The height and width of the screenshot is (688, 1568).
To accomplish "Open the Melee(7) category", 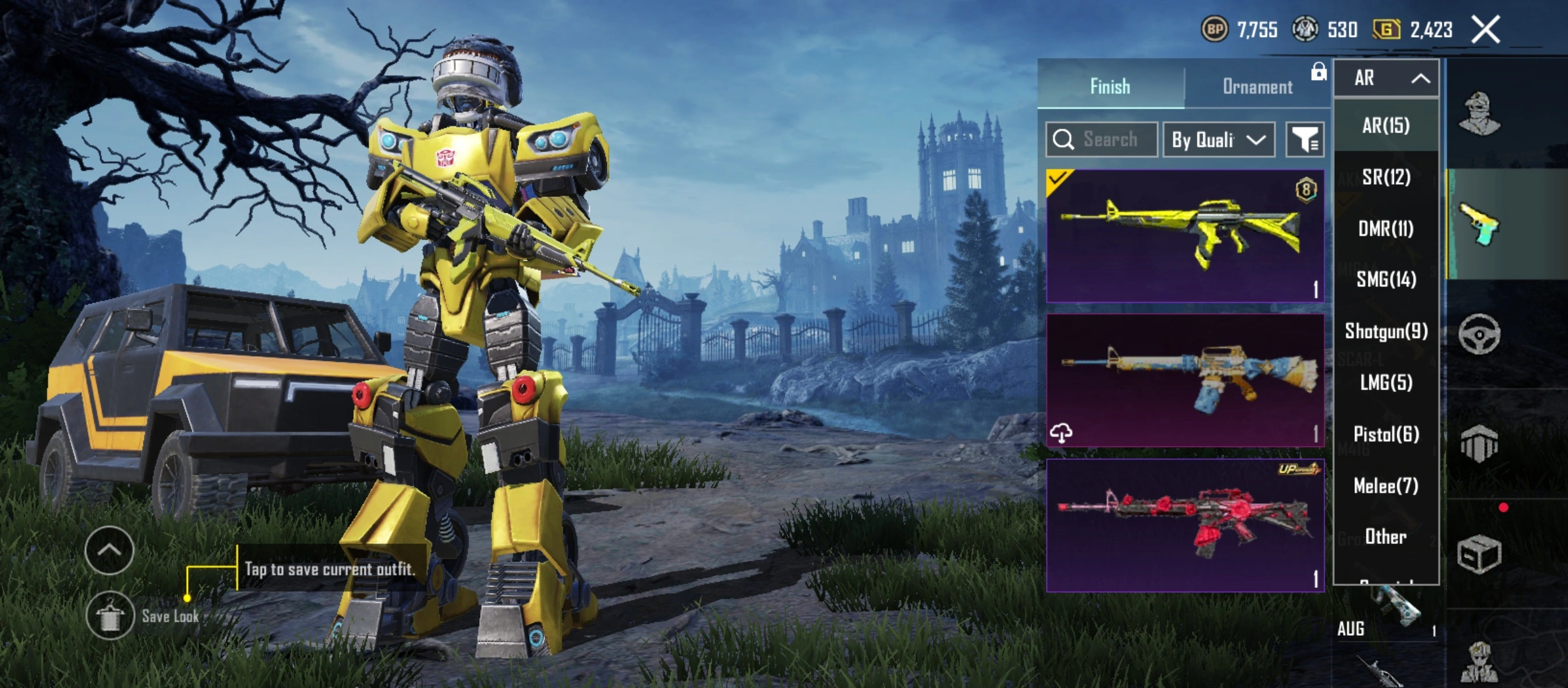I will click(1386, 486).
